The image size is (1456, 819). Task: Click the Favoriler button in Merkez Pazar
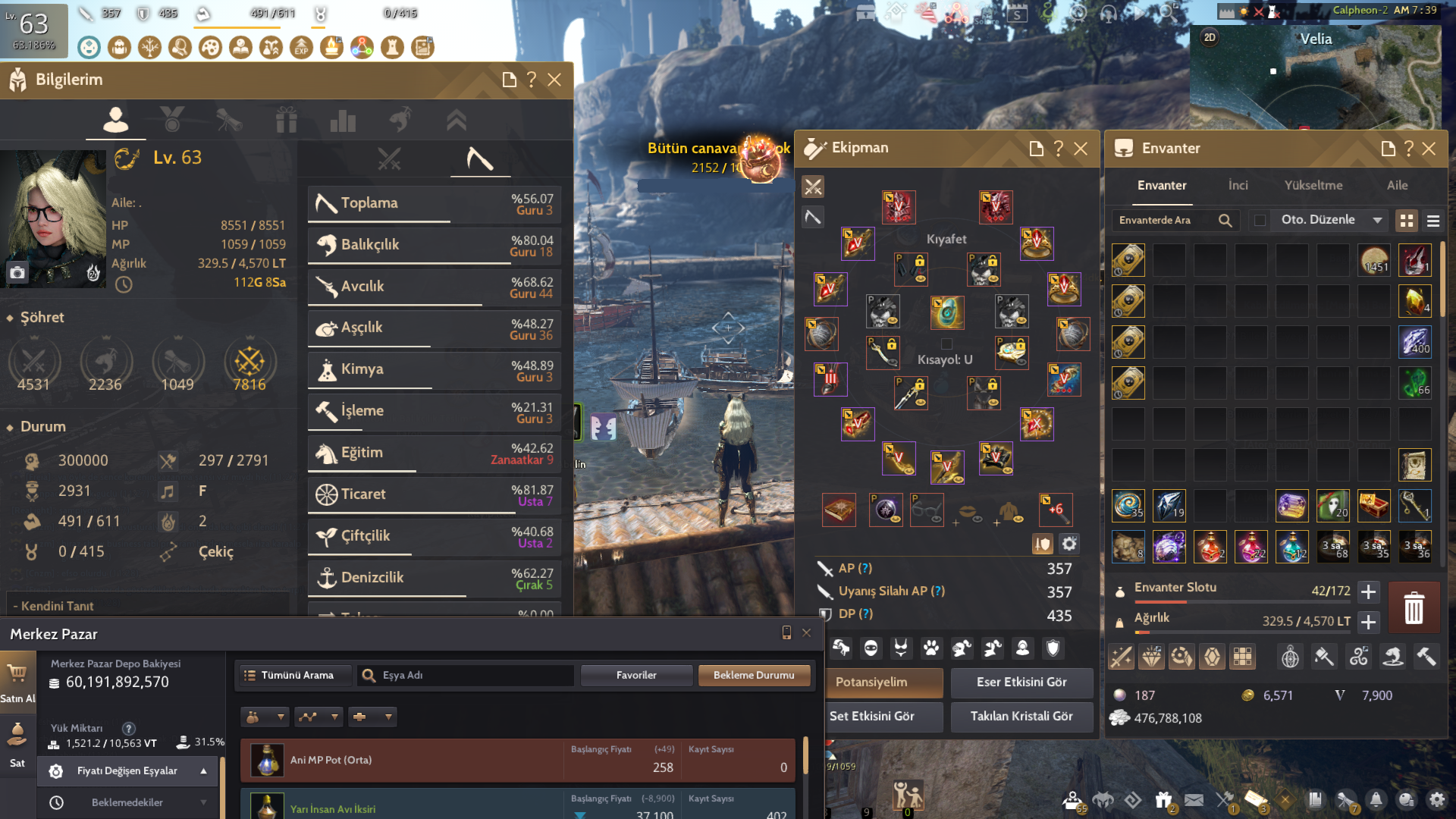(x=636, y=675)
